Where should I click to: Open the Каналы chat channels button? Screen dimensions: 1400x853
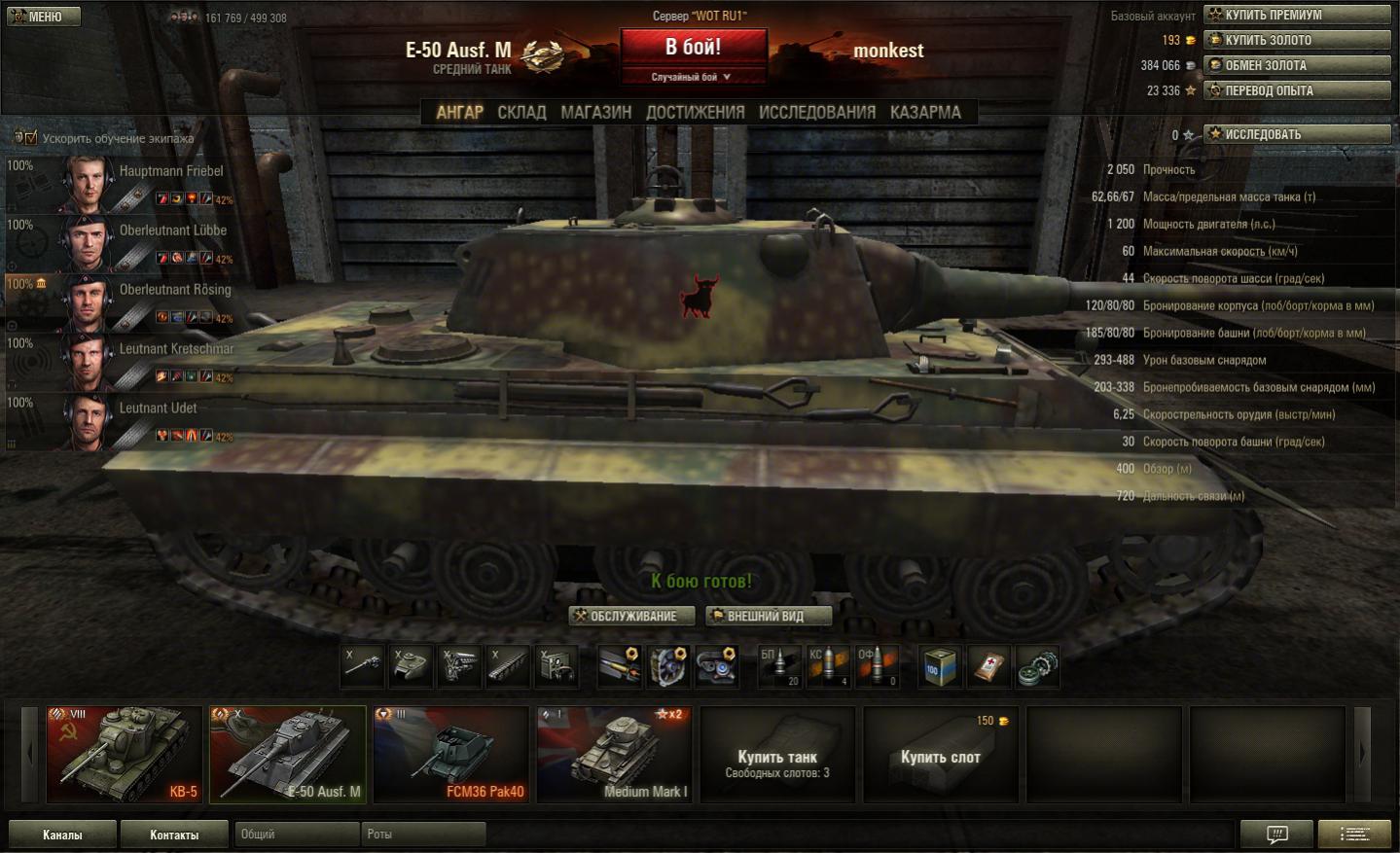[62, 835]
